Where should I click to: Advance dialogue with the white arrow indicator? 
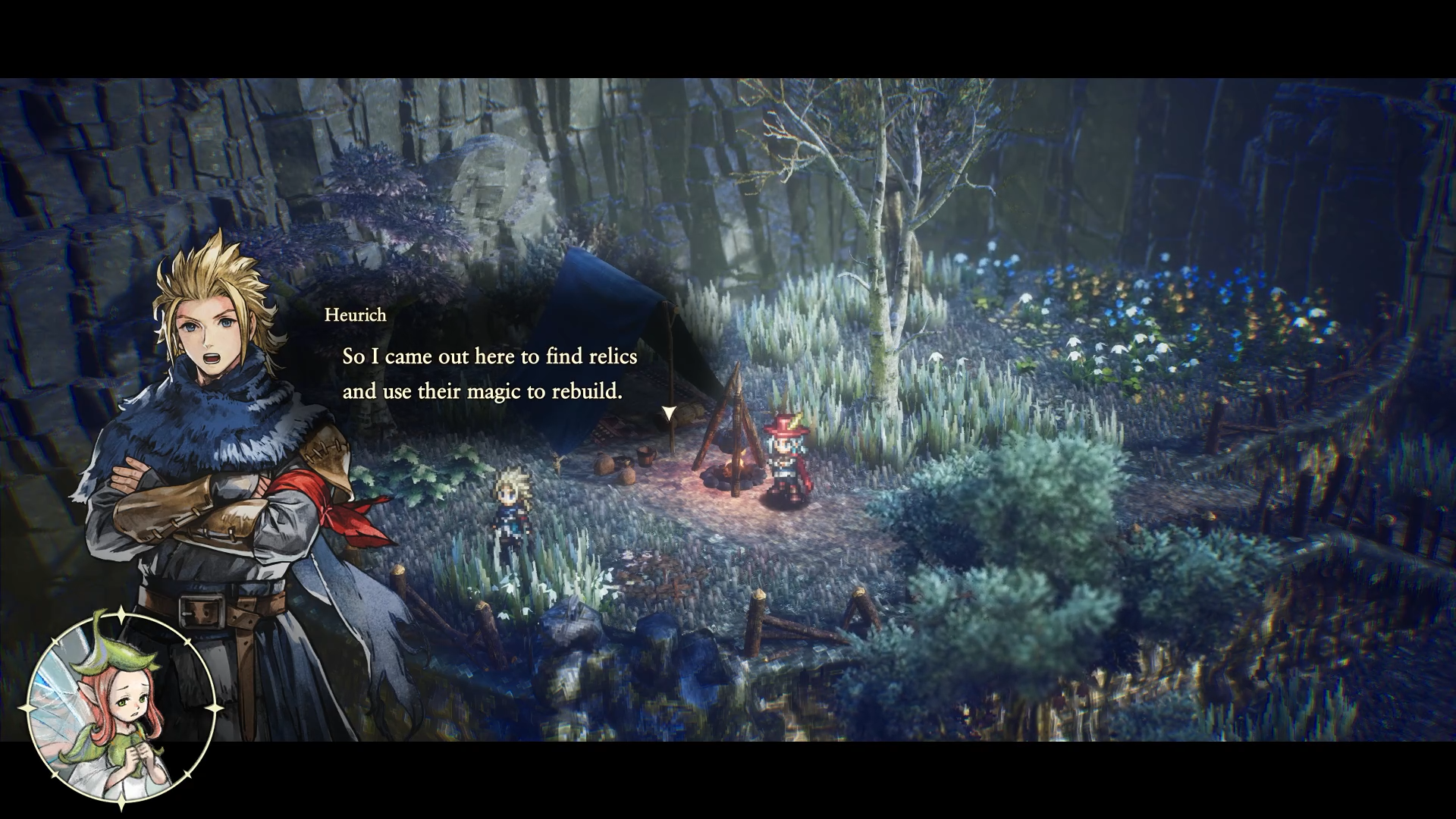click(669, 413)
